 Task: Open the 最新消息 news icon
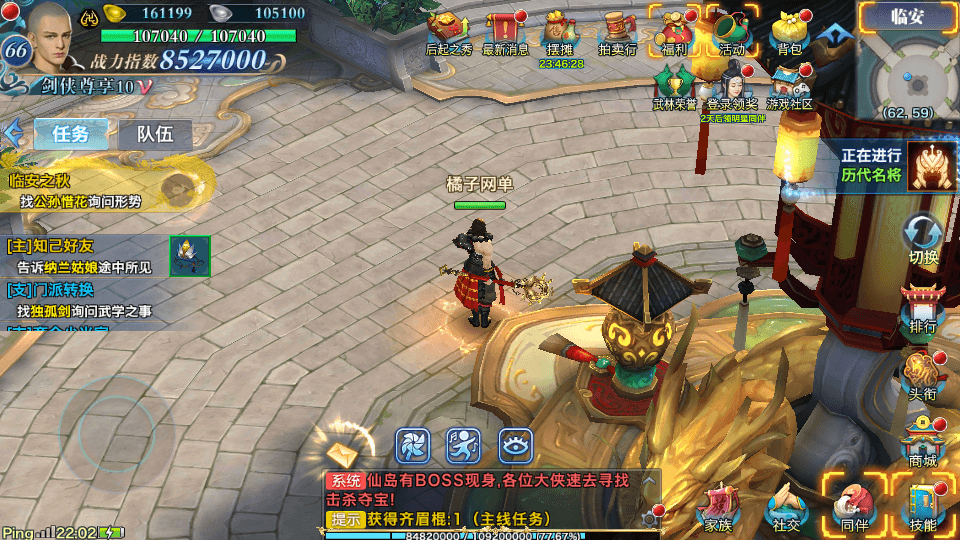click(x=505, y=31)
